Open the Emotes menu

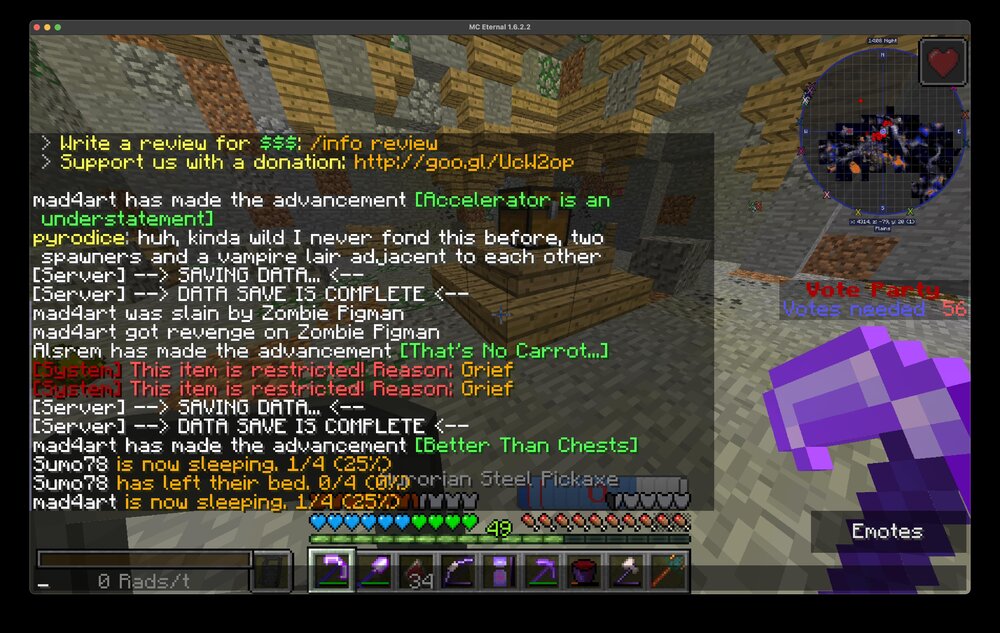coord(887,531)
